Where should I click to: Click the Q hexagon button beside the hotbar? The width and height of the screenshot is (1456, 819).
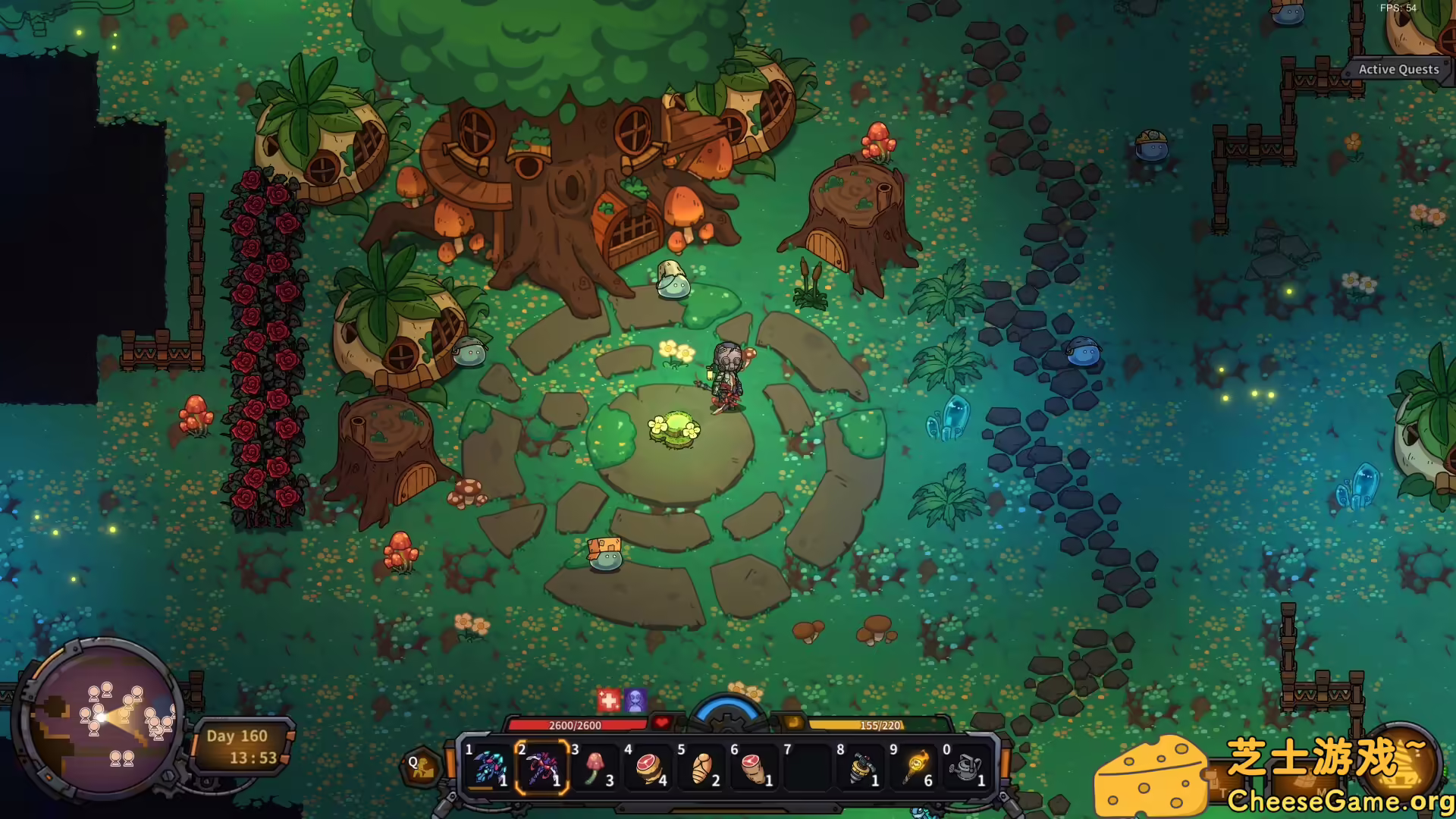point(419,767)
